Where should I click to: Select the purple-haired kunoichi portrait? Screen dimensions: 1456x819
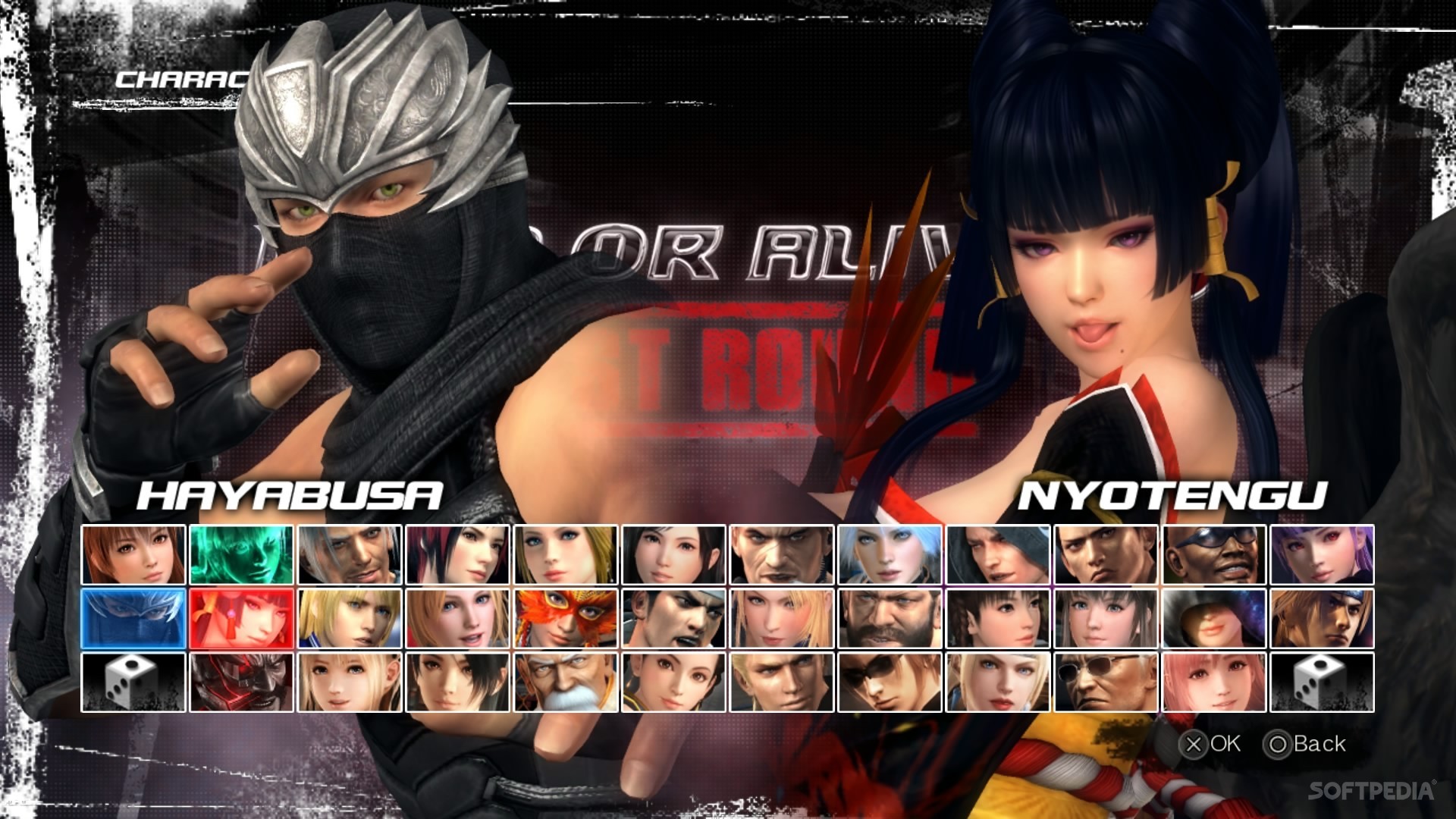(1322, 554)
